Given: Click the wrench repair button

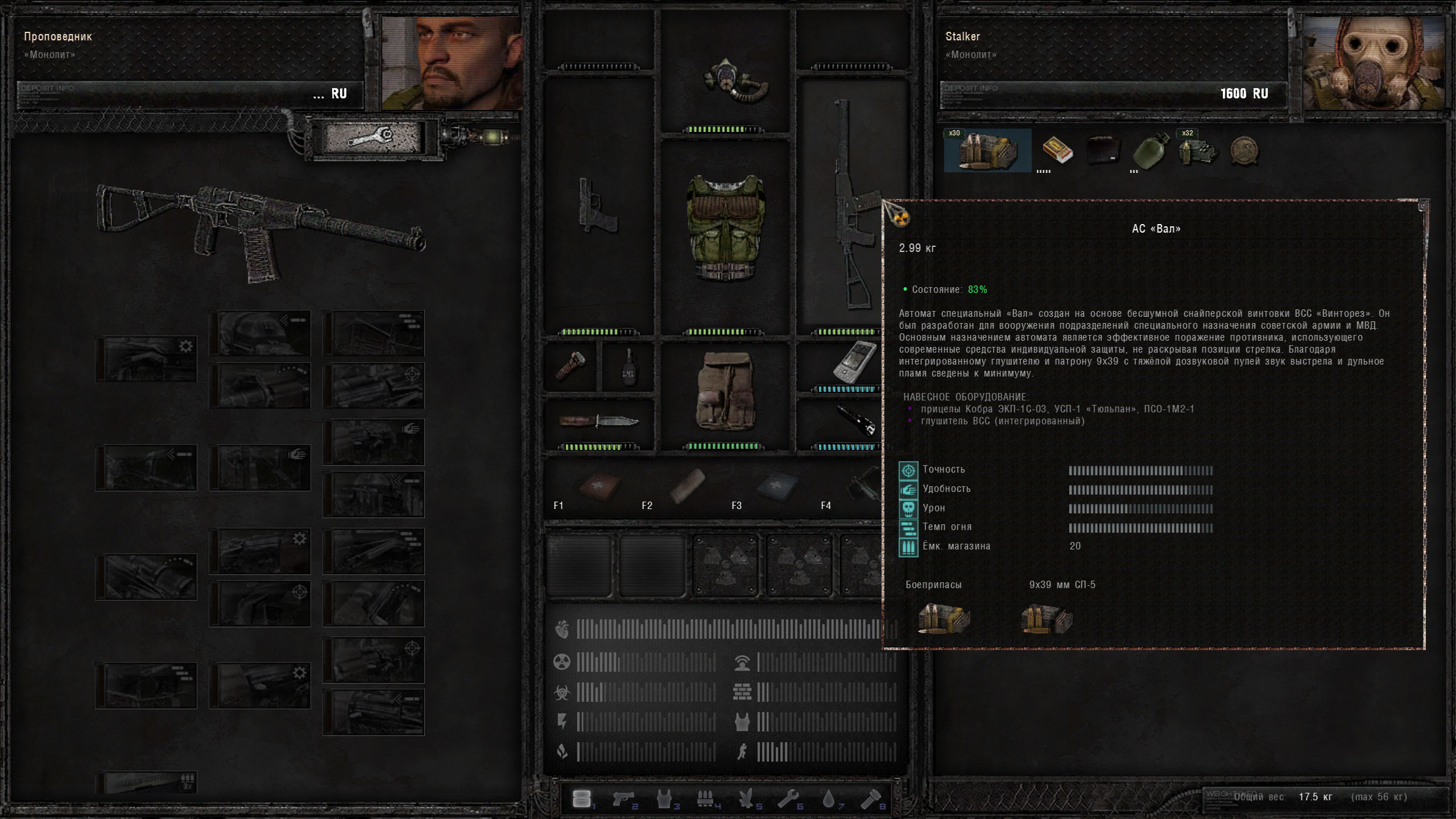Looking at the screenshot, I should (x=372, y=137).
